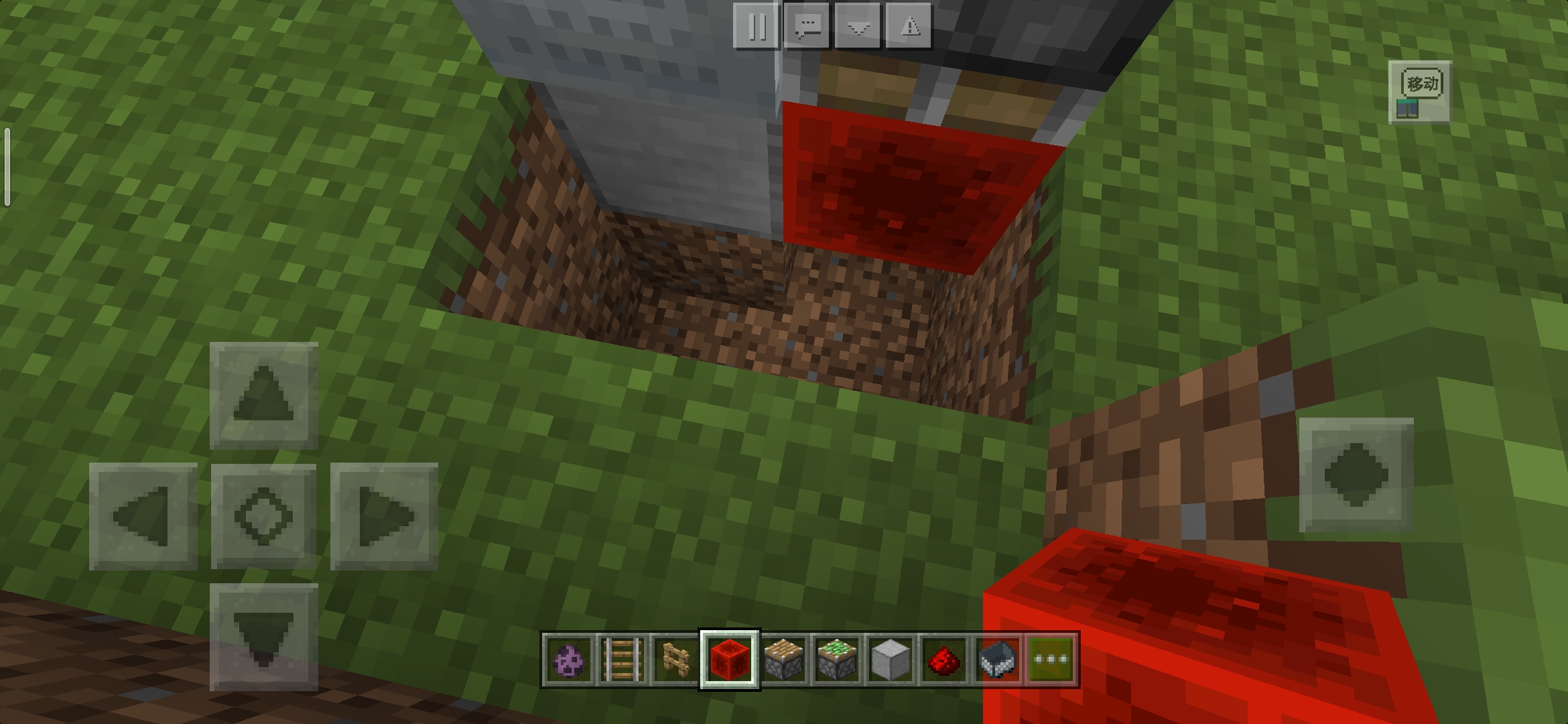This screenshot has height=724, width=1568.
Task: Select the rail item in hotbar
Action: [622, 660]
